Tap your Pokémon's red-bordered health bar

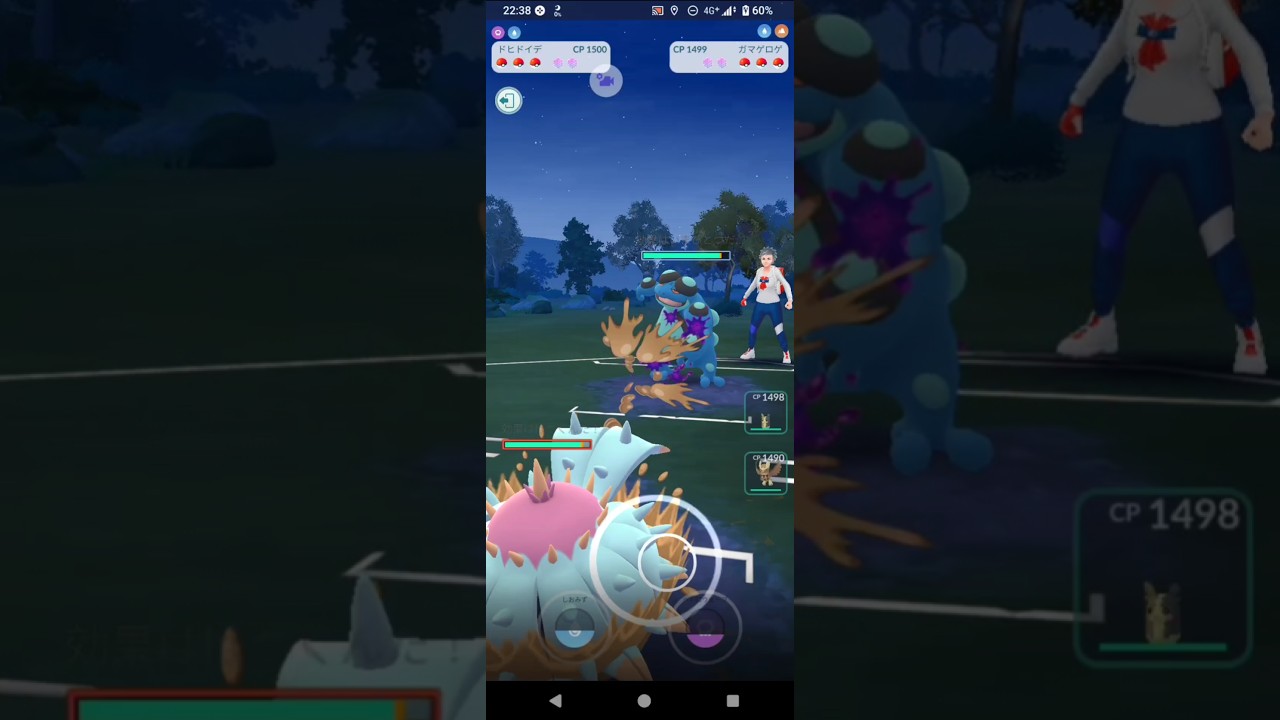pyautogui.click(x=547, y=444)
